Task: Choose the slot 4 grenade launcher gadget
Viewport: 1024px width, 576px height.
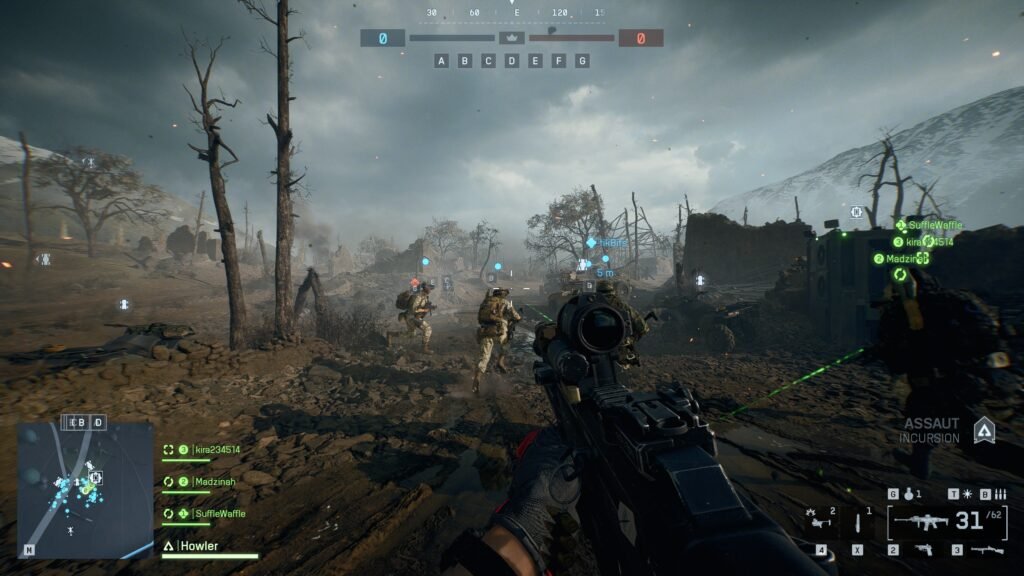Action: 820,522
